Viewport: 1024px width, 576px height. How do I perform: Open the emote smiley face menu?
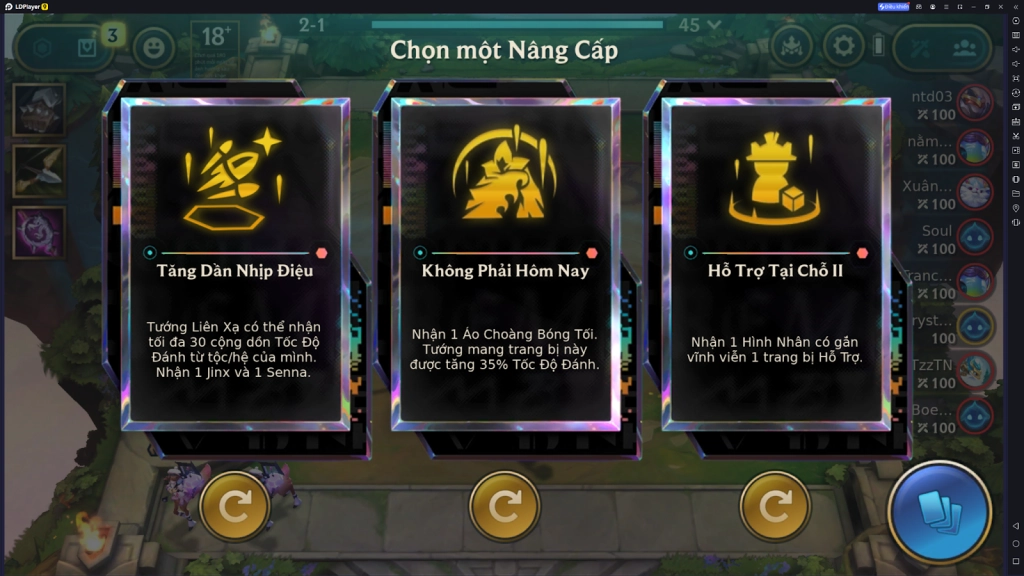154,47
